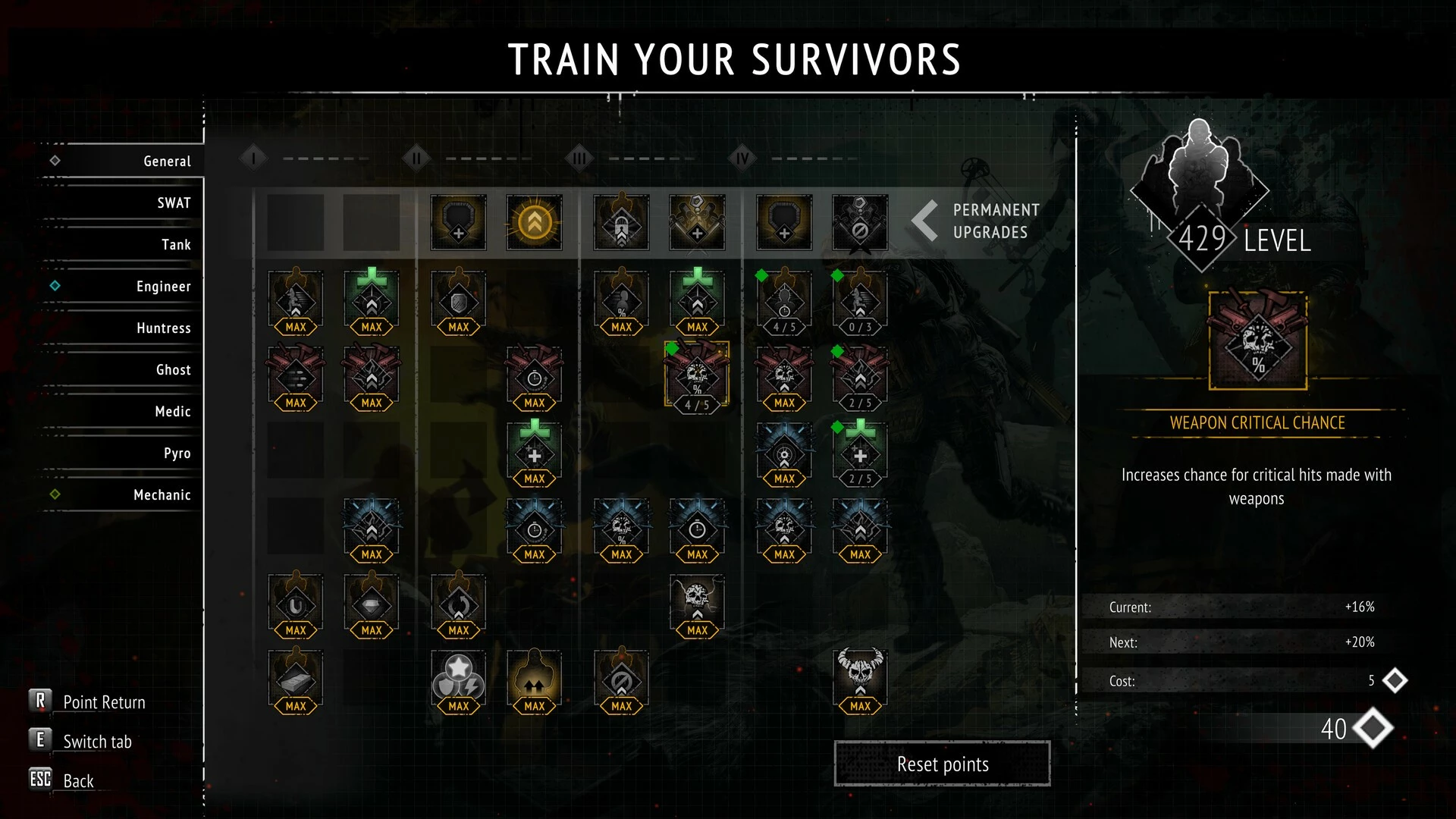Select the Medic class tab
Image resolution: width=1456 pixels, height=819 pixels.
click(172, 412)
